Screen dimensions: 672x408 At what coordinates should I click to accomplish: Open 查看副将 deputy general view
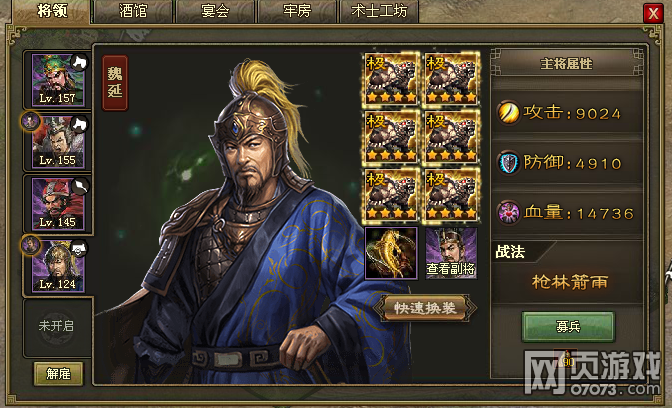click(452, 252)
